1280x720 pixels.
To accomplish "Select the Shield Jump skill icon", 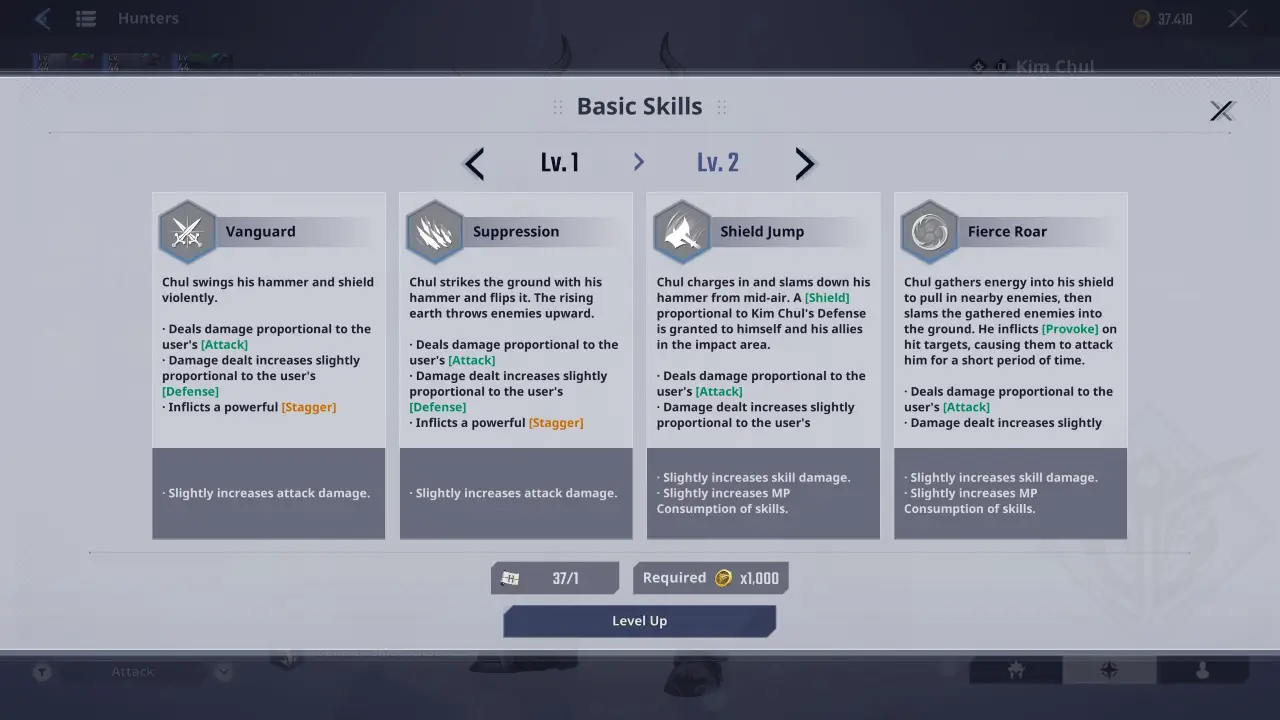I will click(x=681, y=231).
